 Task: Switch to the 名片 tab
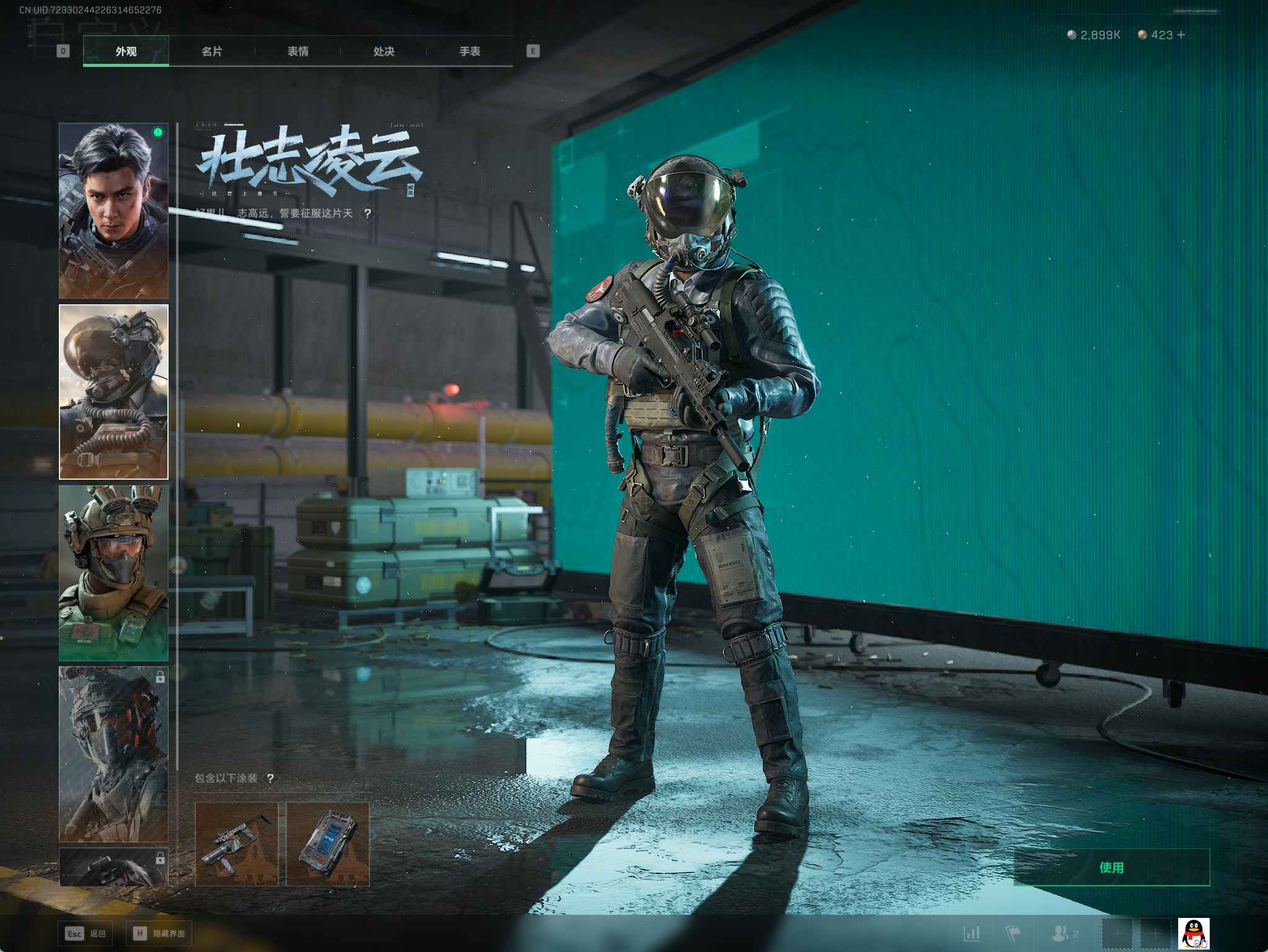[212, 51]
